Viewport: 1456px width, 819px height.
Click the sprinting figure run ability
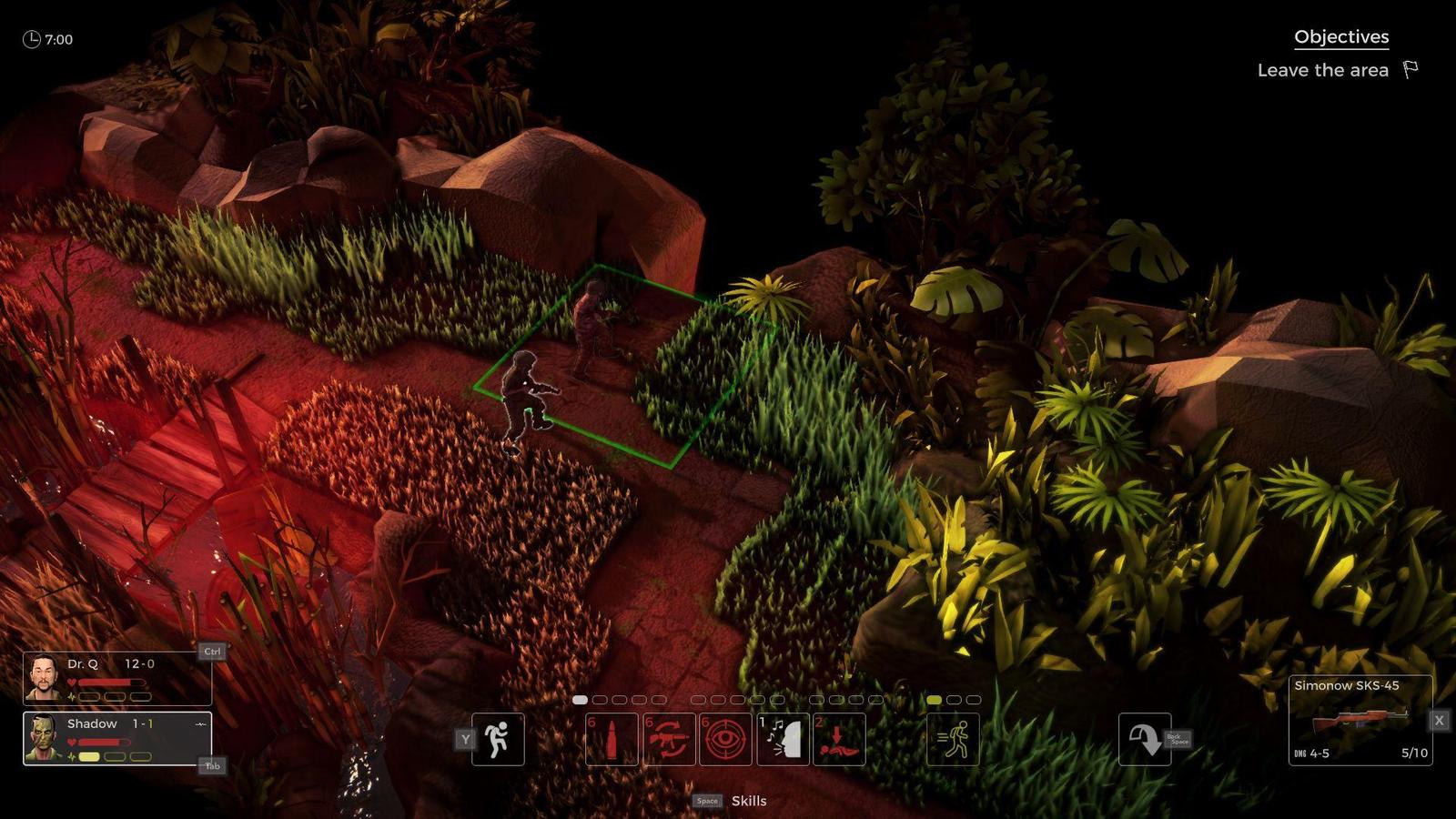(953, 739)
